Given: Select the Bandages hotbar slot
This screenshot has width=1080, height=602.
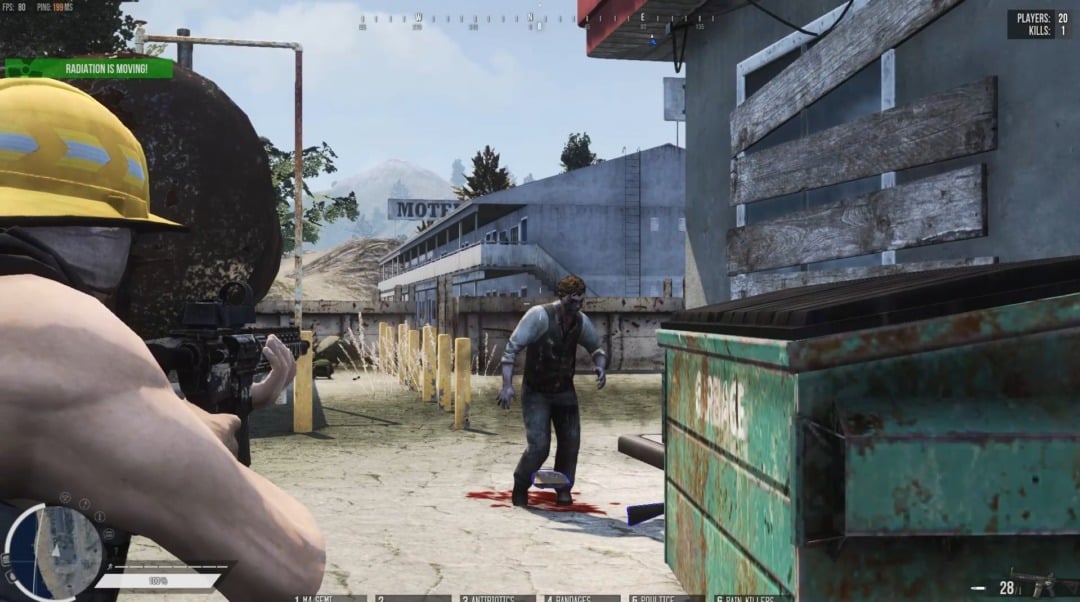Looking at the screenshot, I should [x=582, y=597].
